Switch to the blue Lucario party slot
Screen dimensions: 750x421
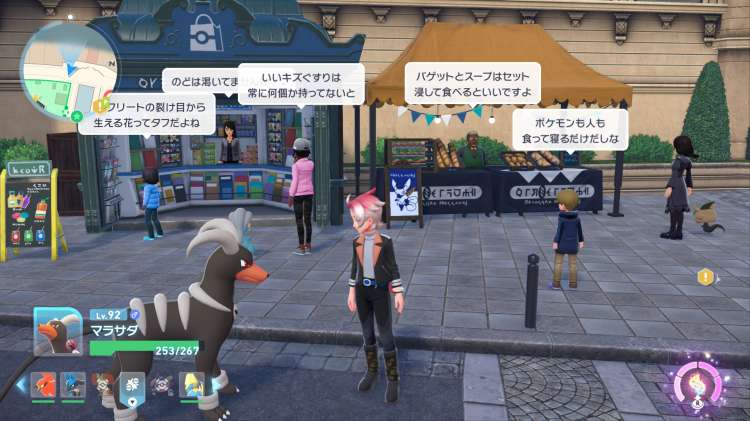coord(72,385)
